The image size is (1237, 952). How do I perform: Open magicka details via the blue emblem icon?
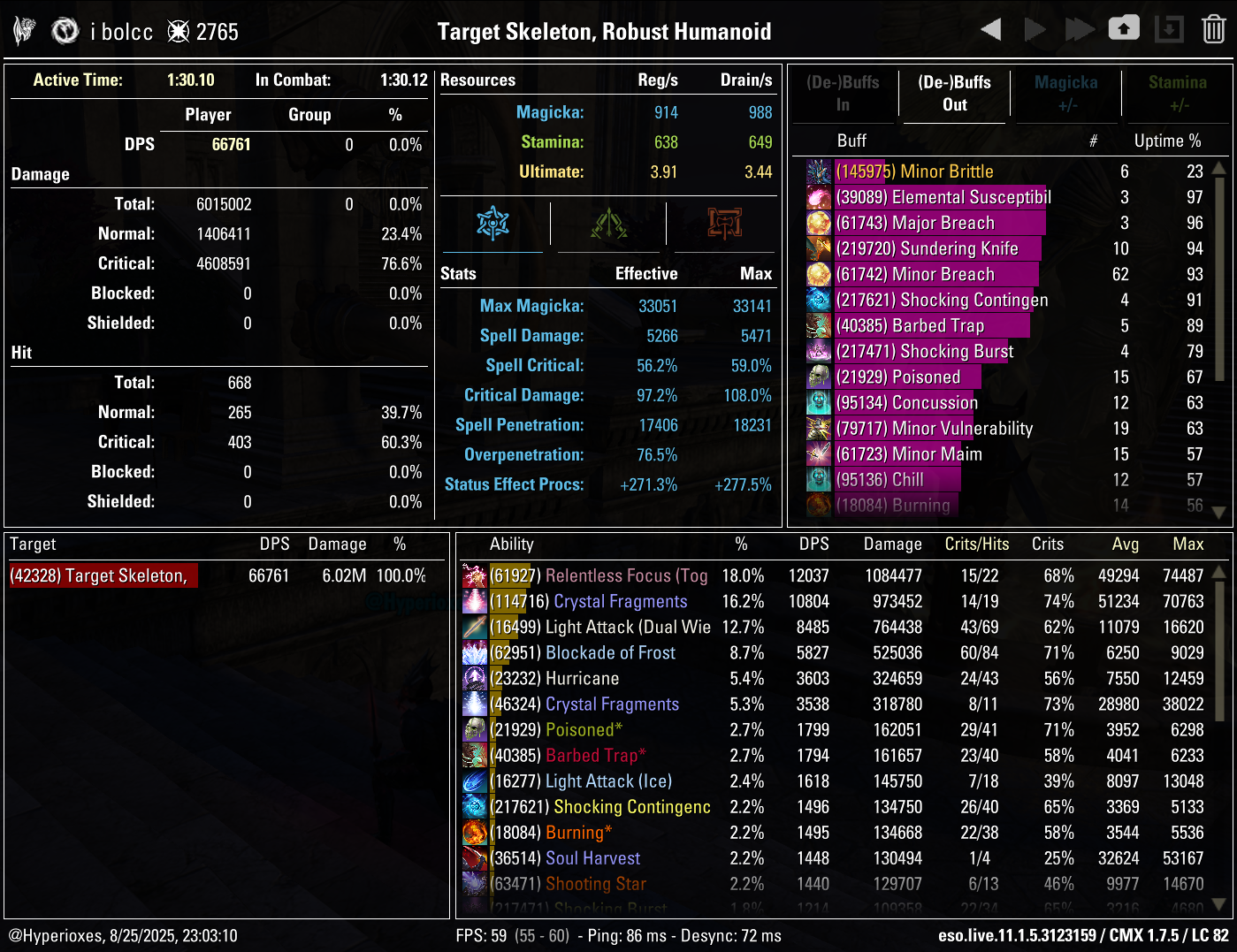(493, 224)
